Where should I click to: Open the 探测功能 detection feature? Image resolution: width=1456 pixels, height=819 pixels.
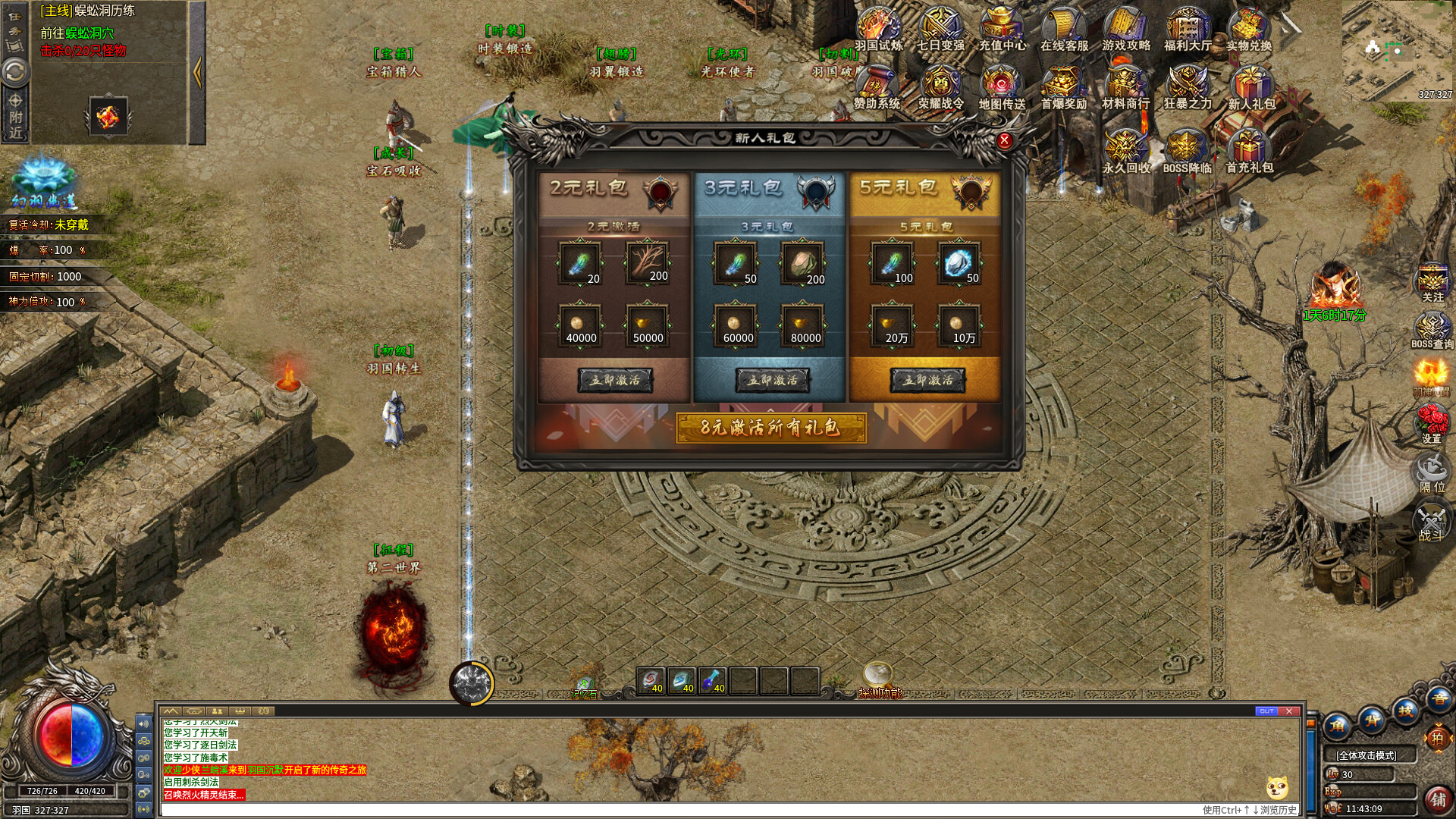click(x=880, y=679)
